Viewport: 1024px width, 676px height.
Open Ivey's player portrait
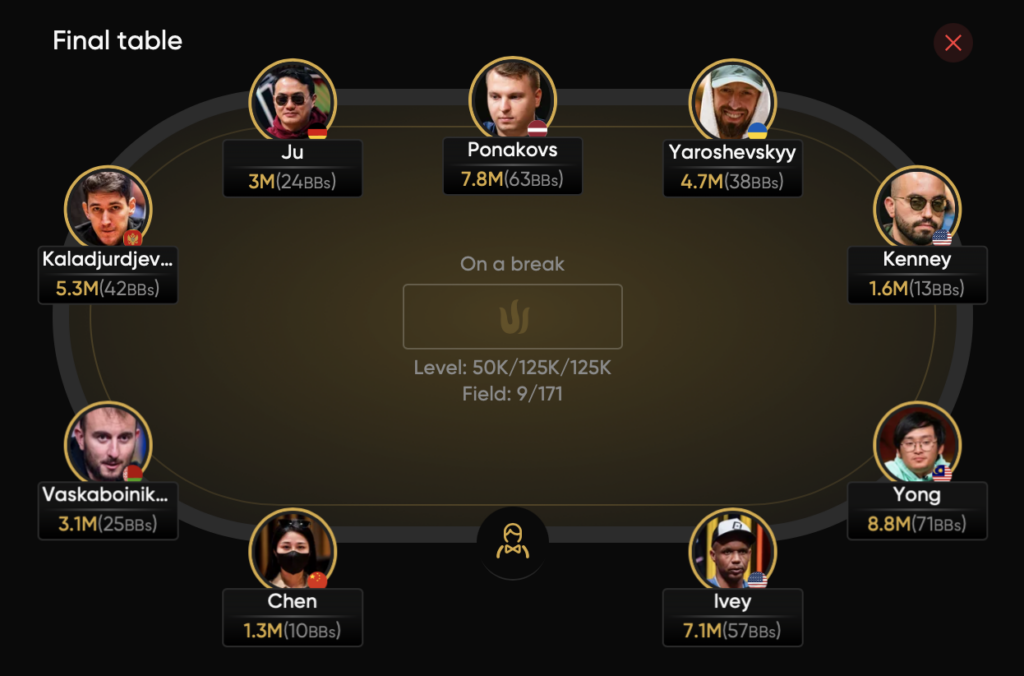tap(732, 551)
